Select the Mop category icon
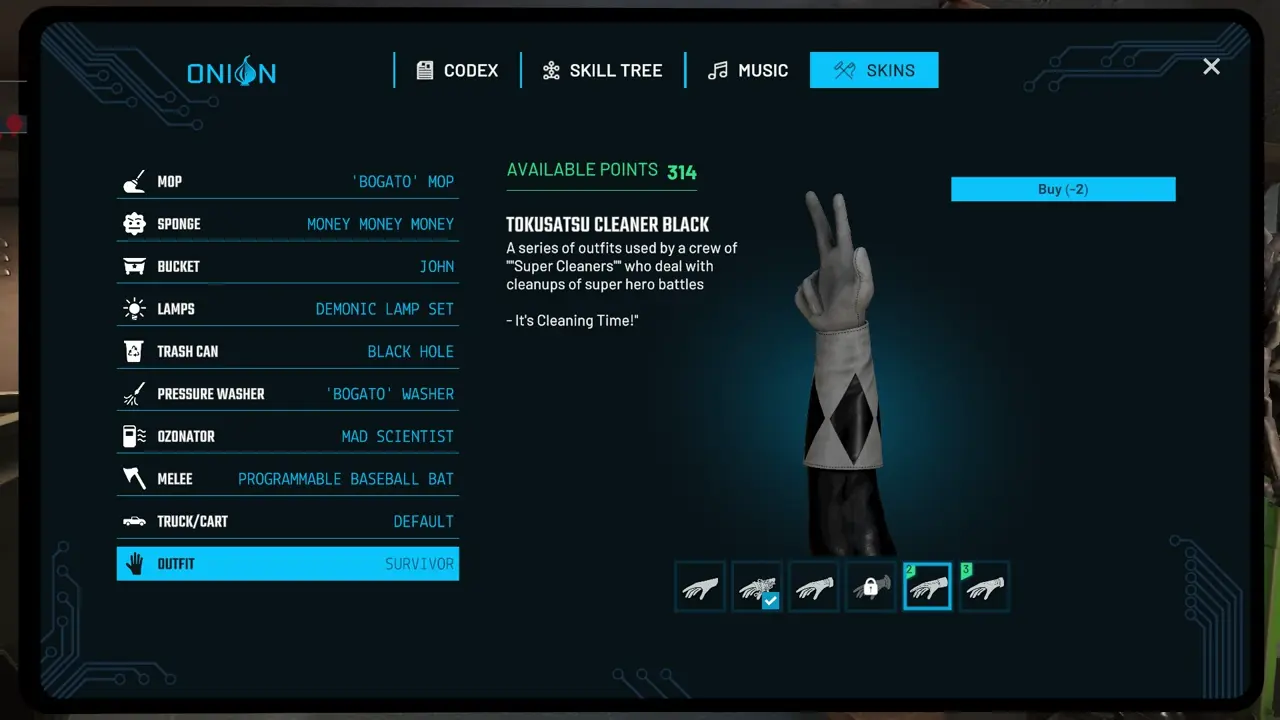 [x=133, y=180]
